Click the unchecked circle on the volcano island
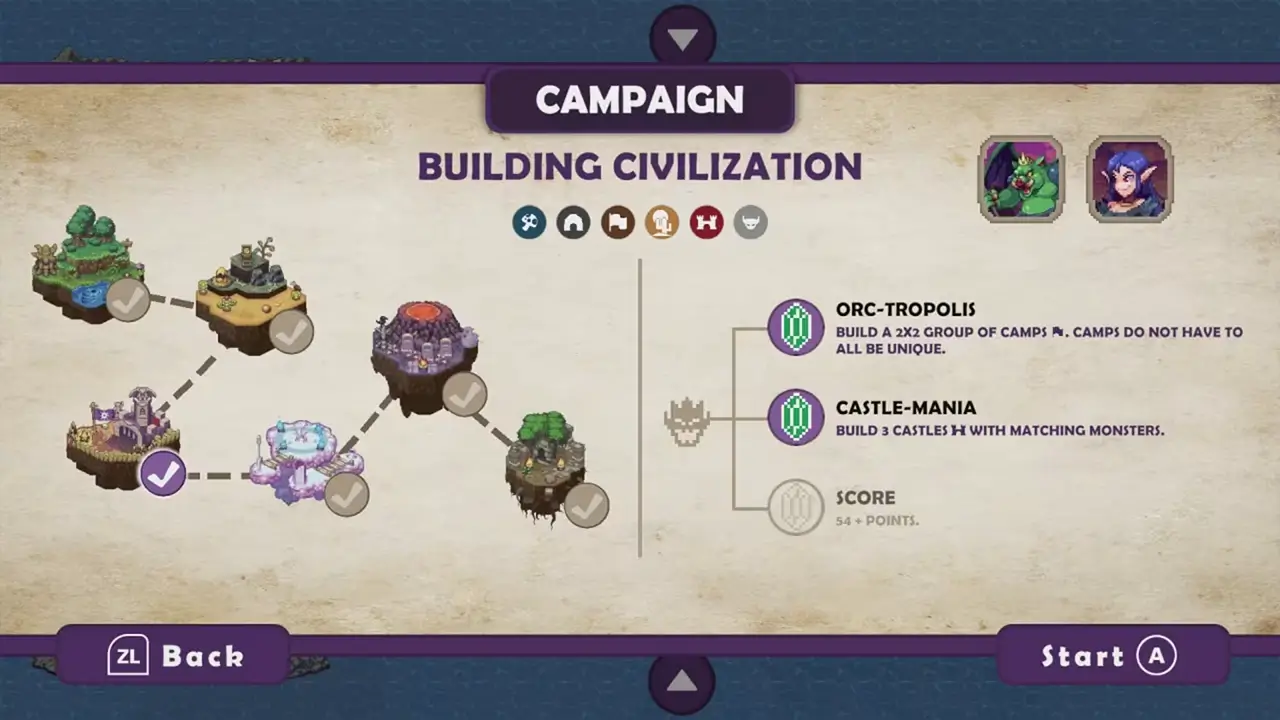 click(466, 396)
